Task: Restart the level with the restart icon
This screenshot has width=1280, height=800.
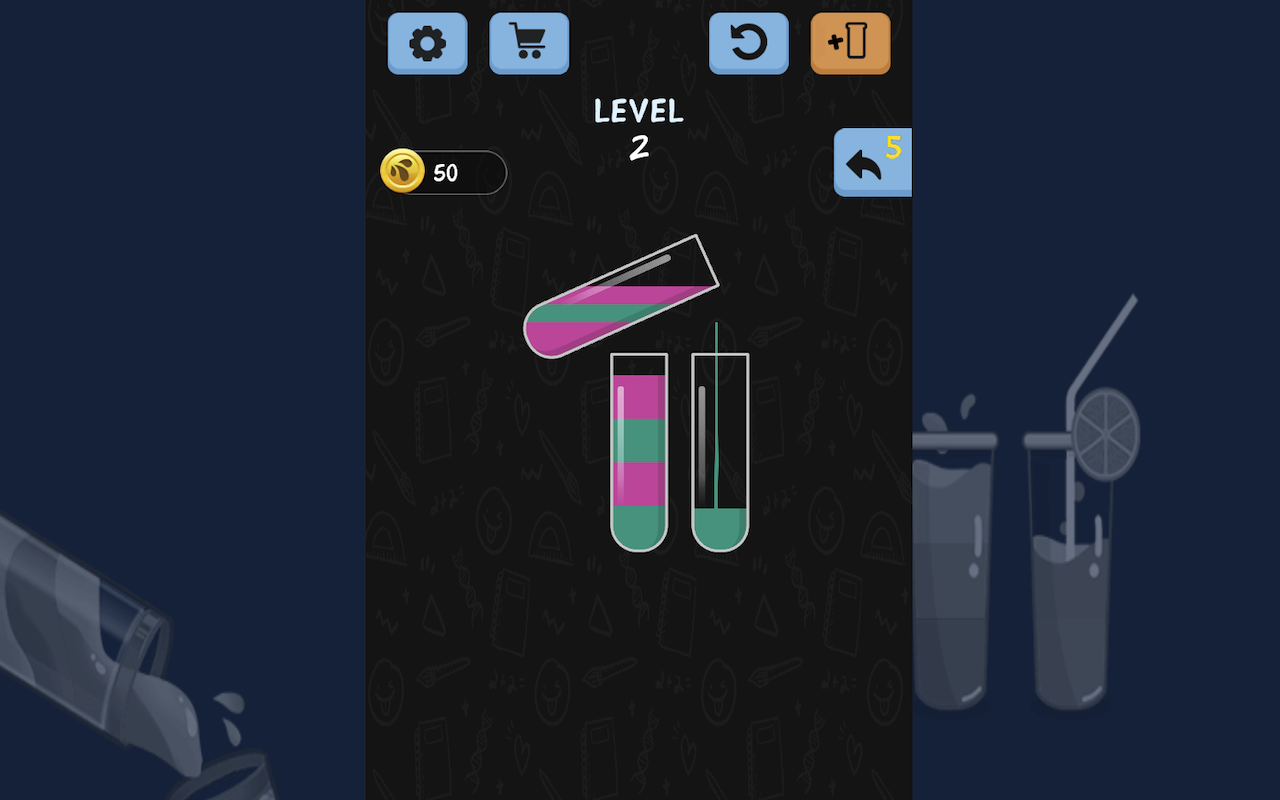Action: click(x=748, y=44)
